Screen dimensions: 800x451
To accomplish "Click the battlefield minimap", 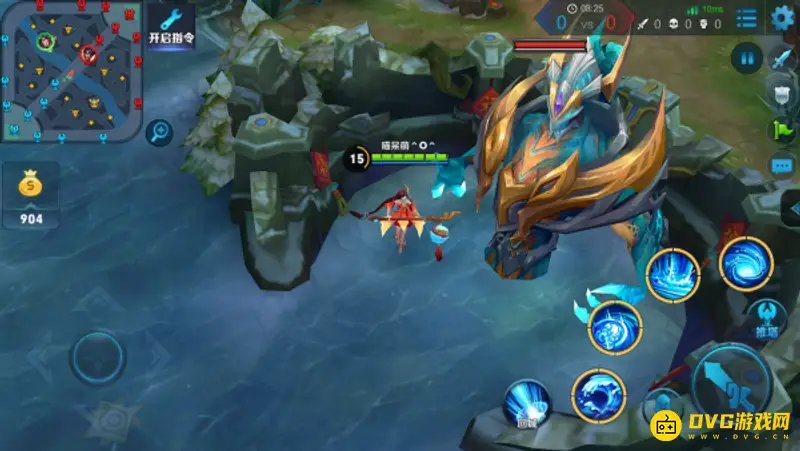I will pyautogui.click(x=70, y=70).
